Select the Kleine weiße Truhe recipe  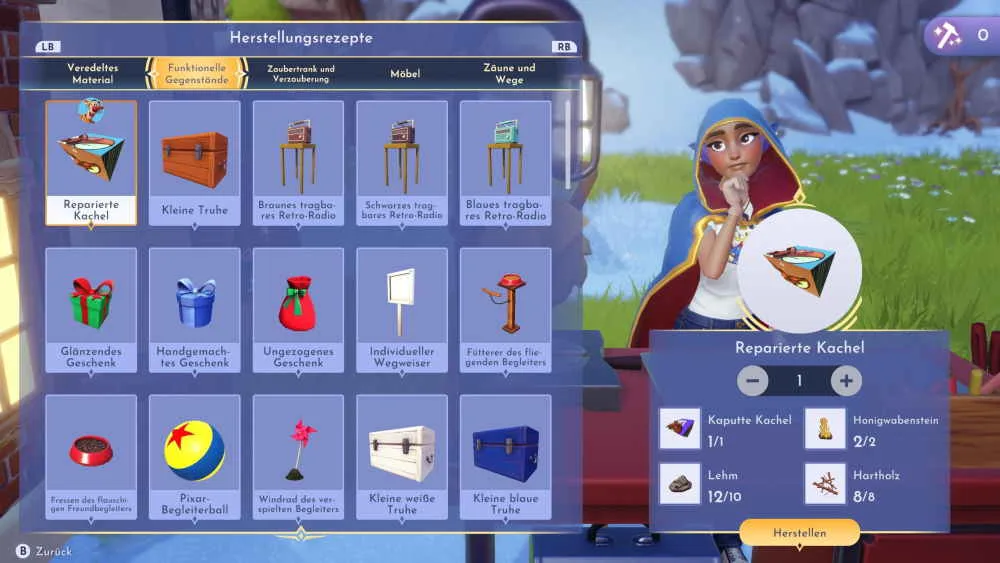click(x=402, y=457)
